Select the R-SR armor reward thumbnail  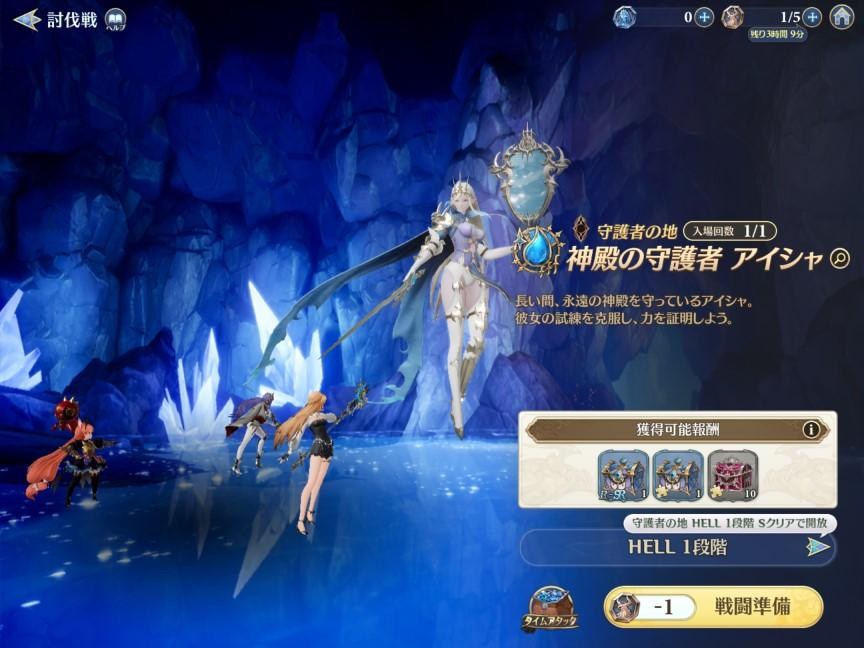point(622,475)
